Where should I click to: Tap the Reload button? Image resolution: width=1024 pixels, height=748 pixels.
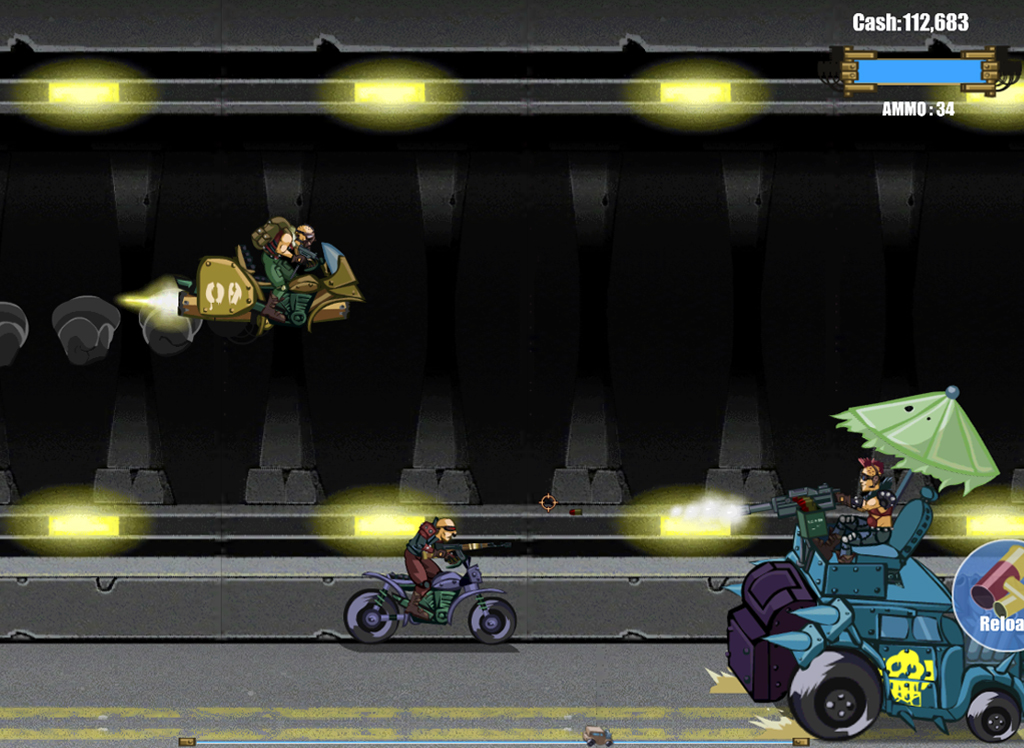coord(994,597)
